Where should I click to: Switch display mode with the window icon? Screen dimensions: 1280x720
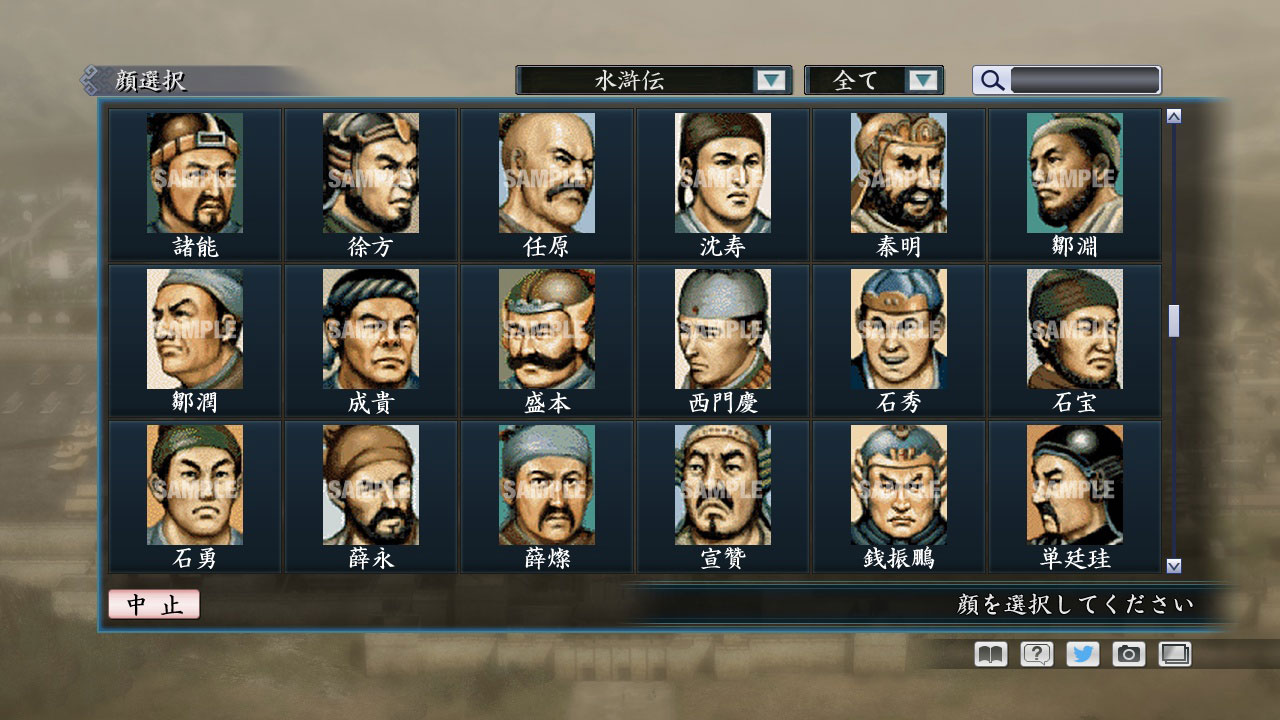tap(1175, 654)
